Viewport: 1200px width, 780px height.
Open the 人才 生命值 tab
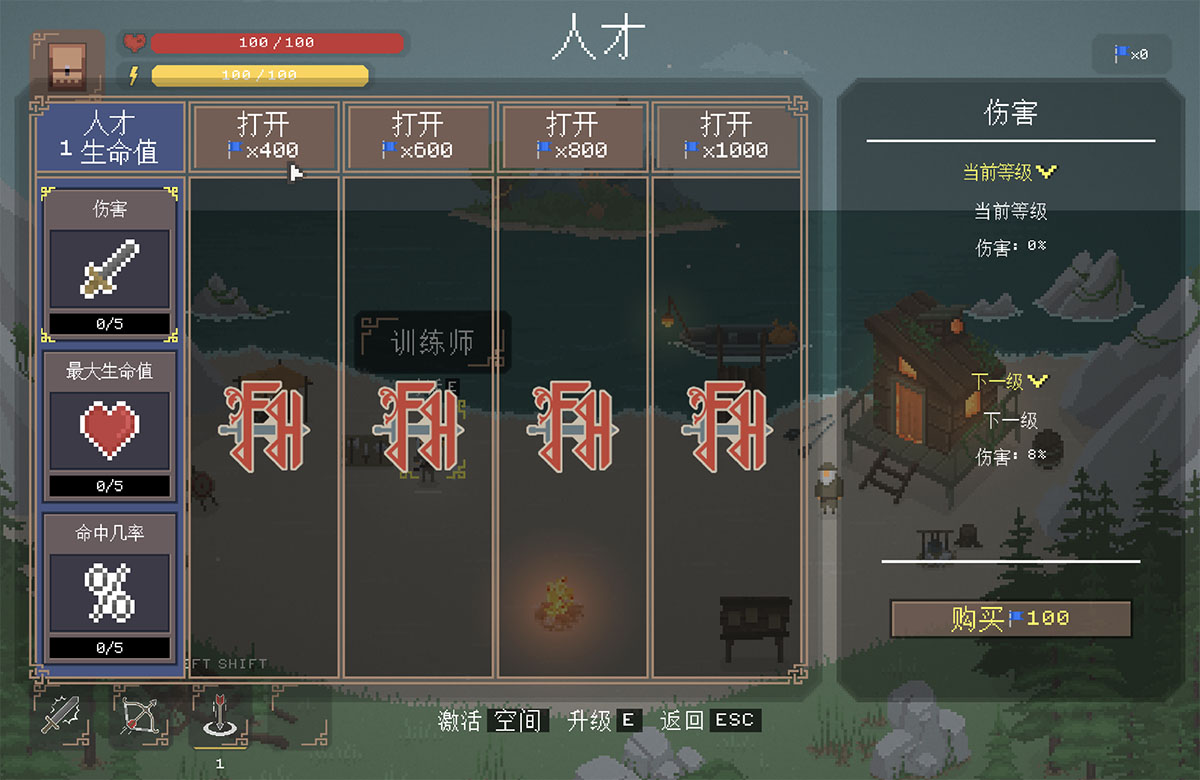110,137
